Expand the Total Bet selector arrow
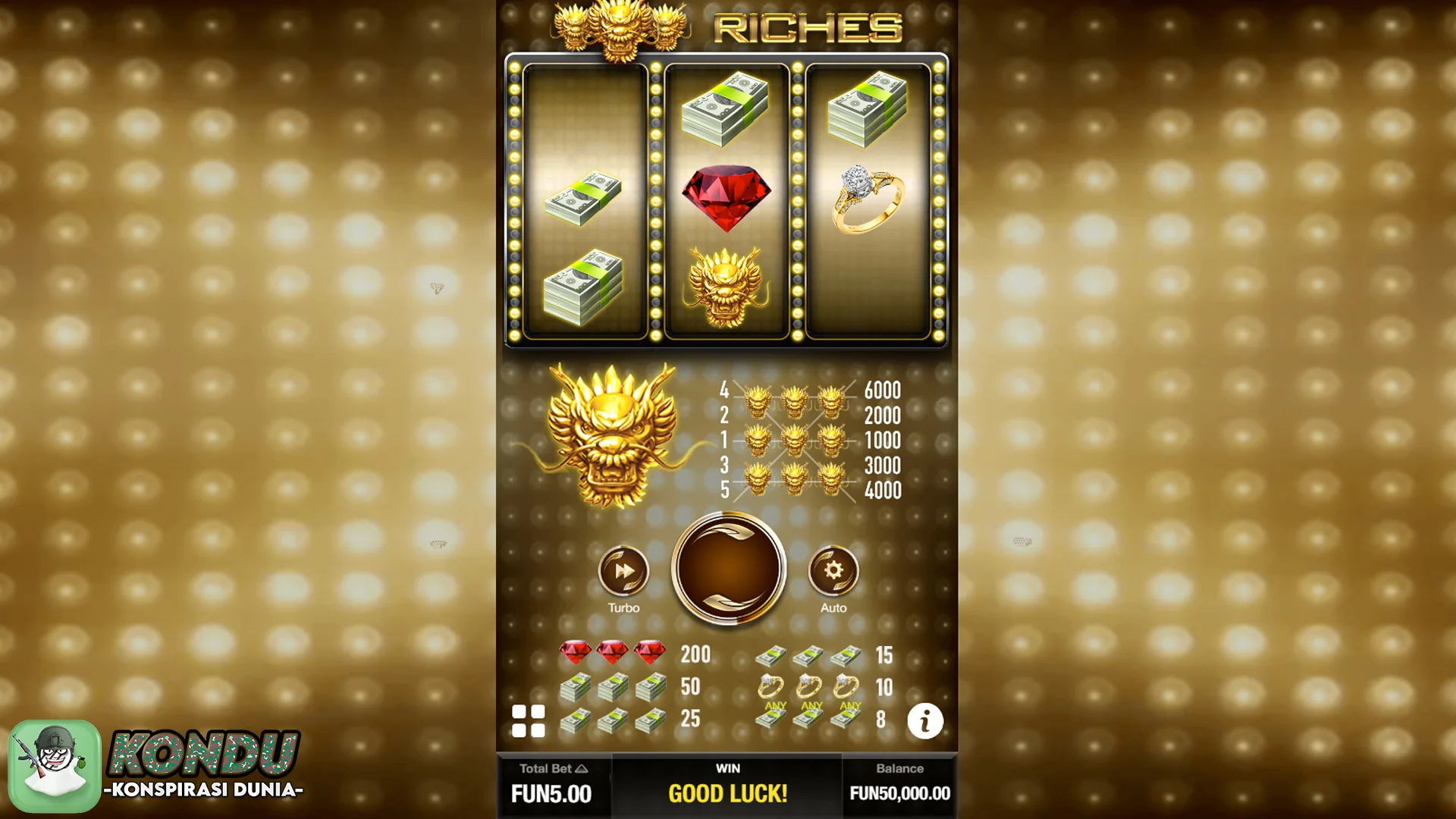 click(x=582, y=768)
